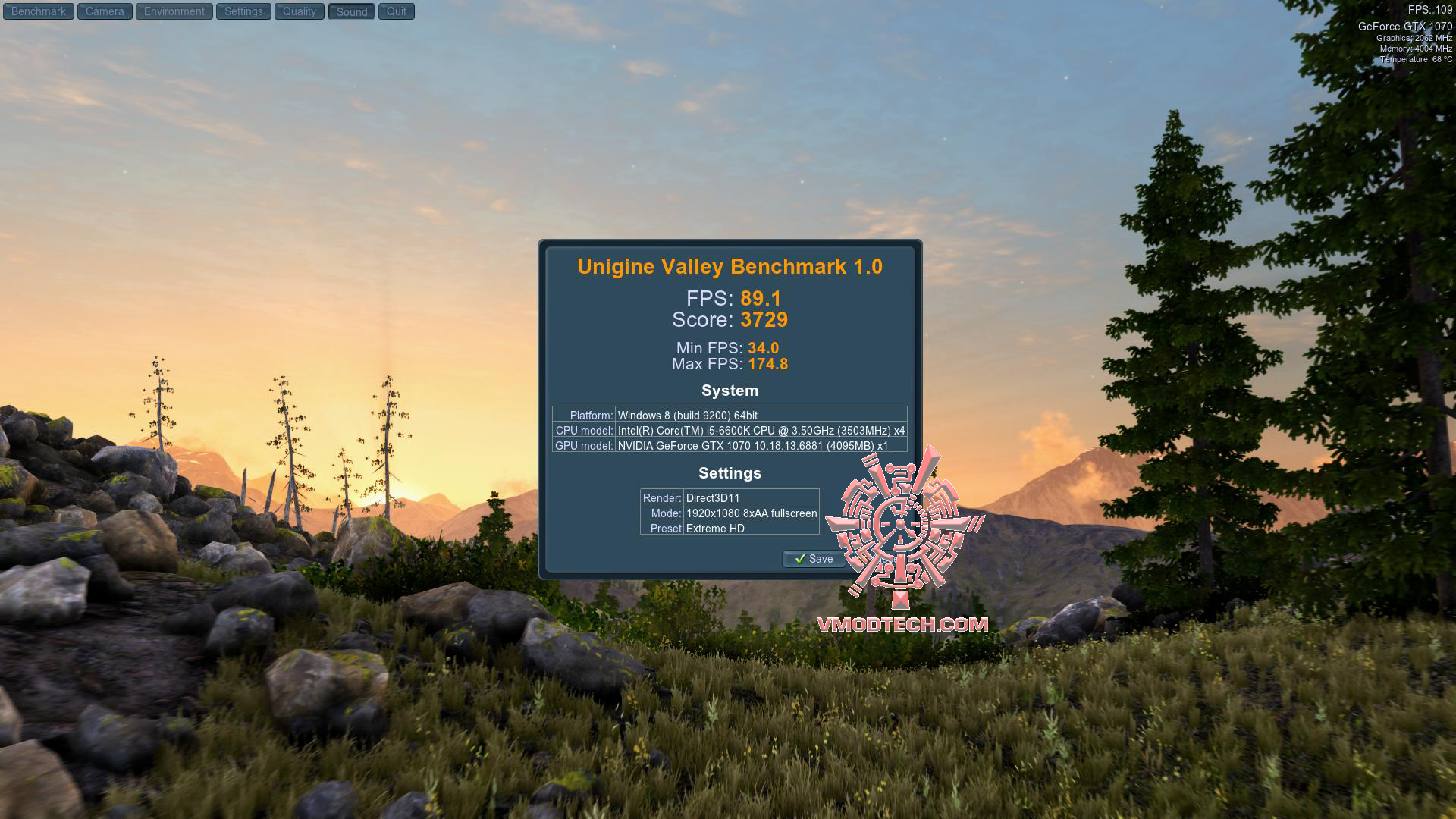Click the Unigine Valley Benchmark title

click(x=729, y=266)
